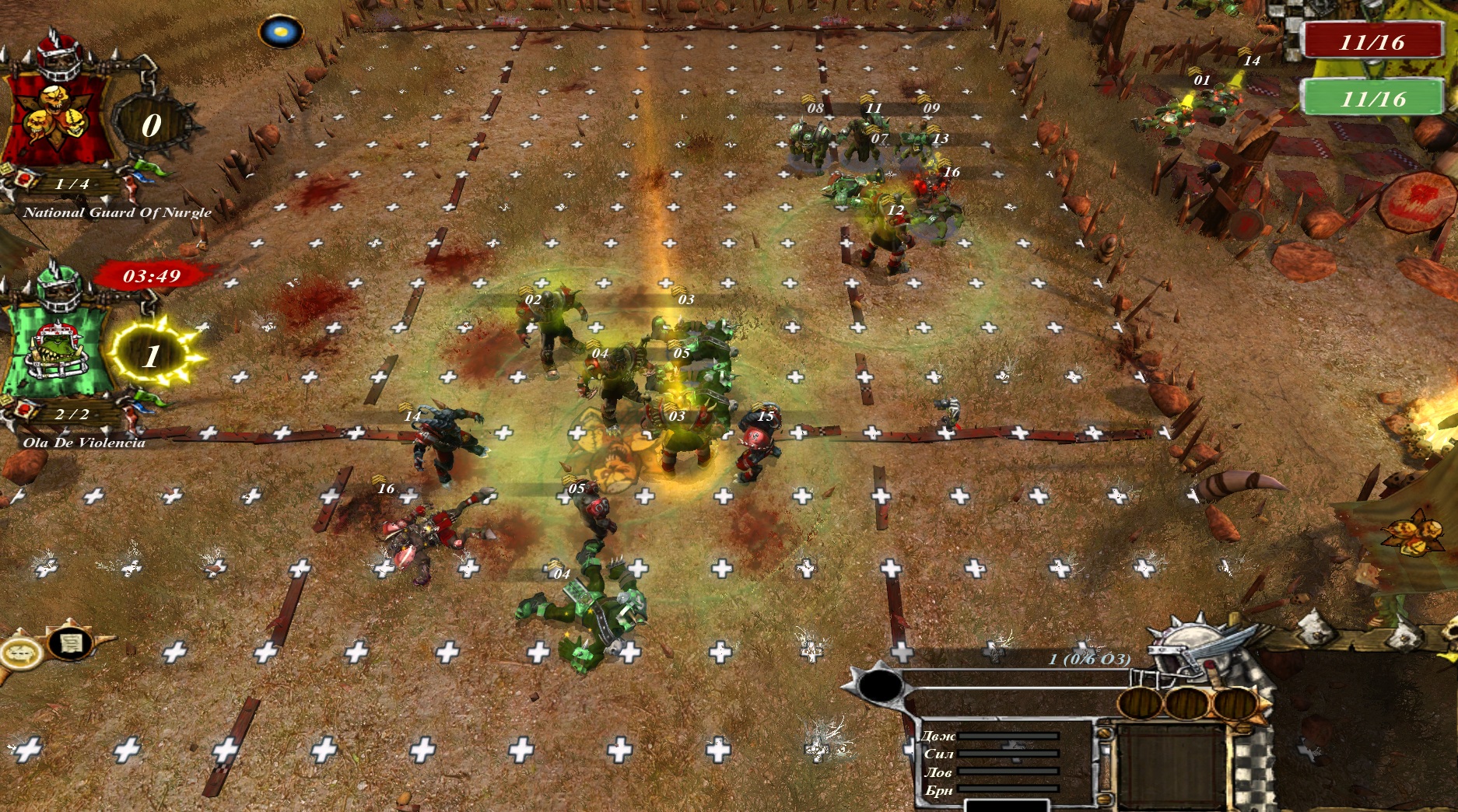Screen dimensions: 1458x812
Task: Select Nurgle player number 15
Action: [758, 449]
